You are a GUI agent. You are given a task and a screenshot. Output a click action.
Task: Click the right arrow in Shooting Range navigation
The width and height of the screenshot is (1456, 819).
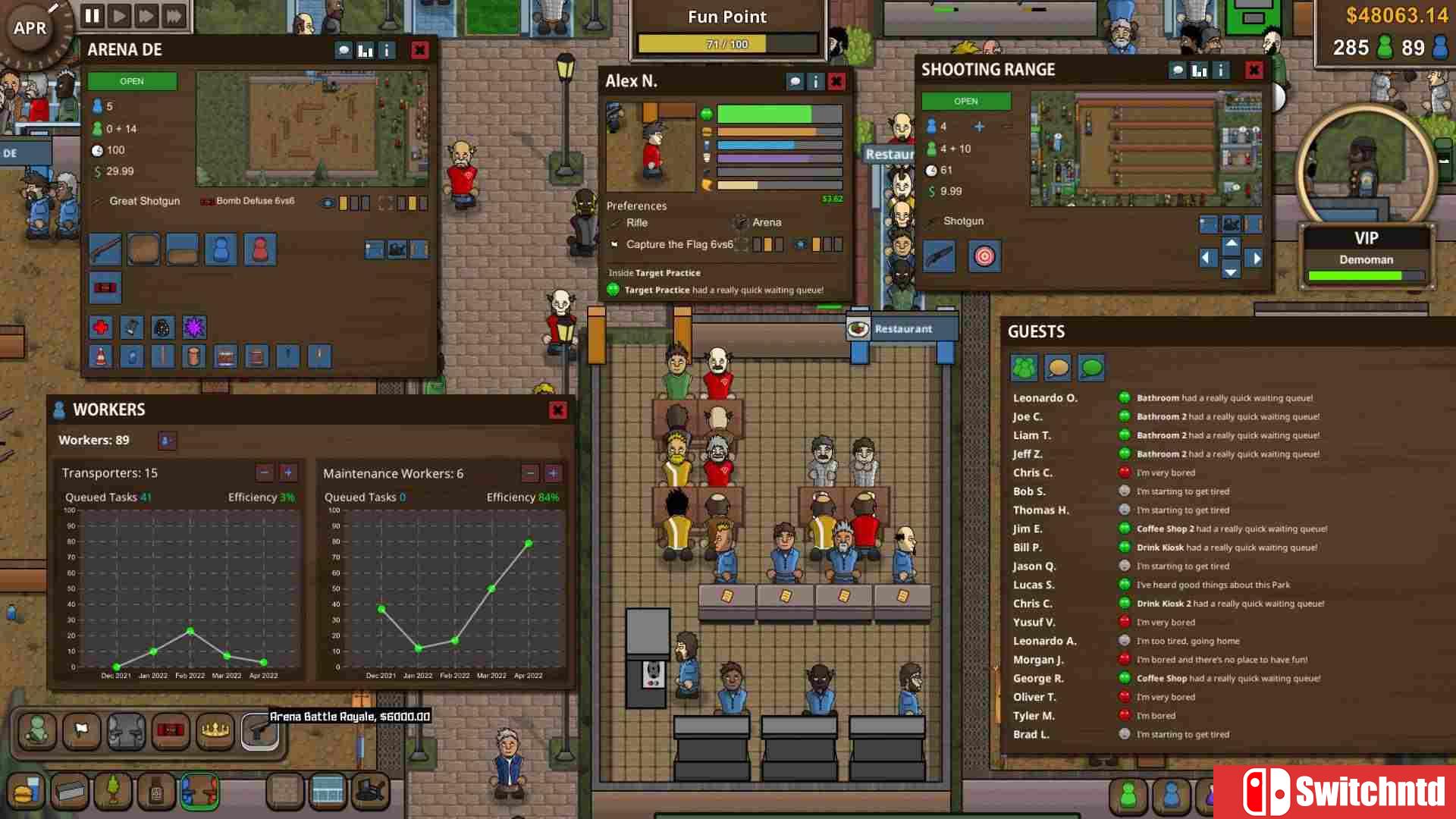pos(1256,258)
